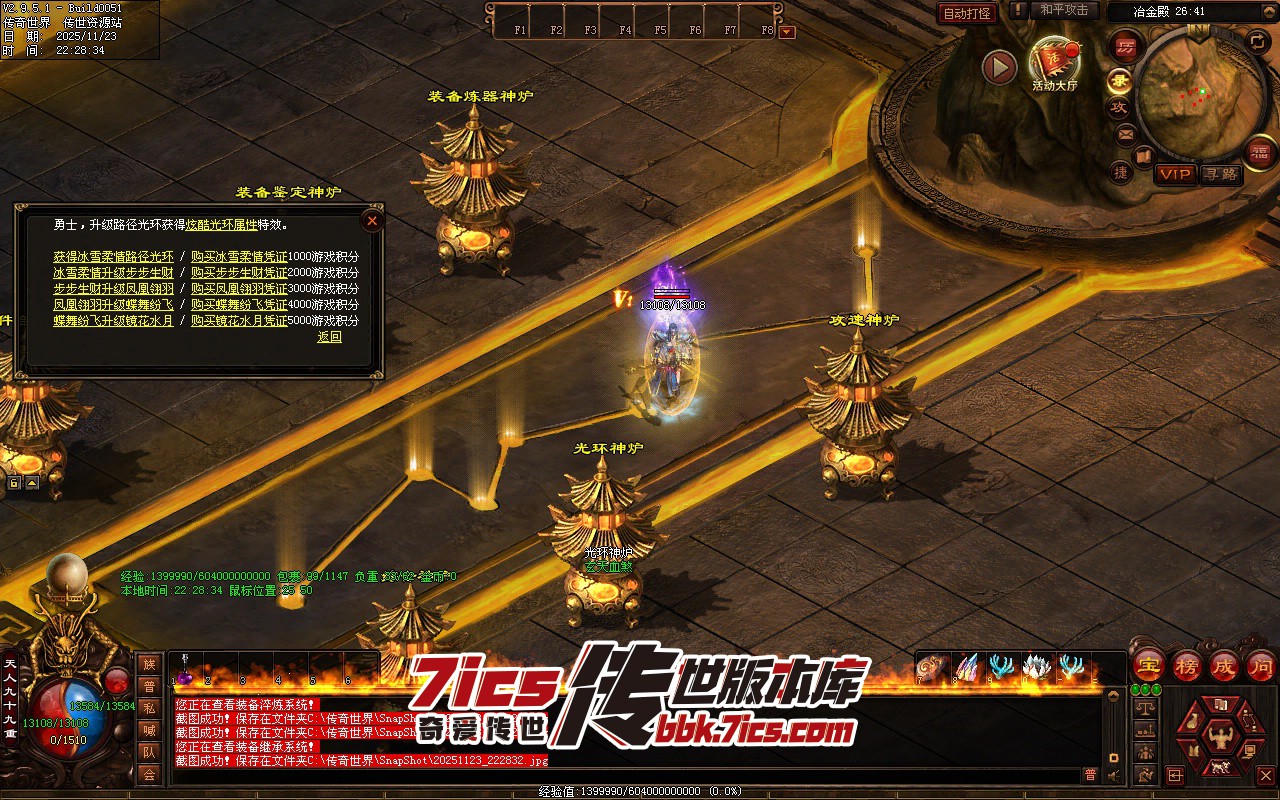
Task: Click the 返回 link in dialog
Action: [x=330, y=337]
